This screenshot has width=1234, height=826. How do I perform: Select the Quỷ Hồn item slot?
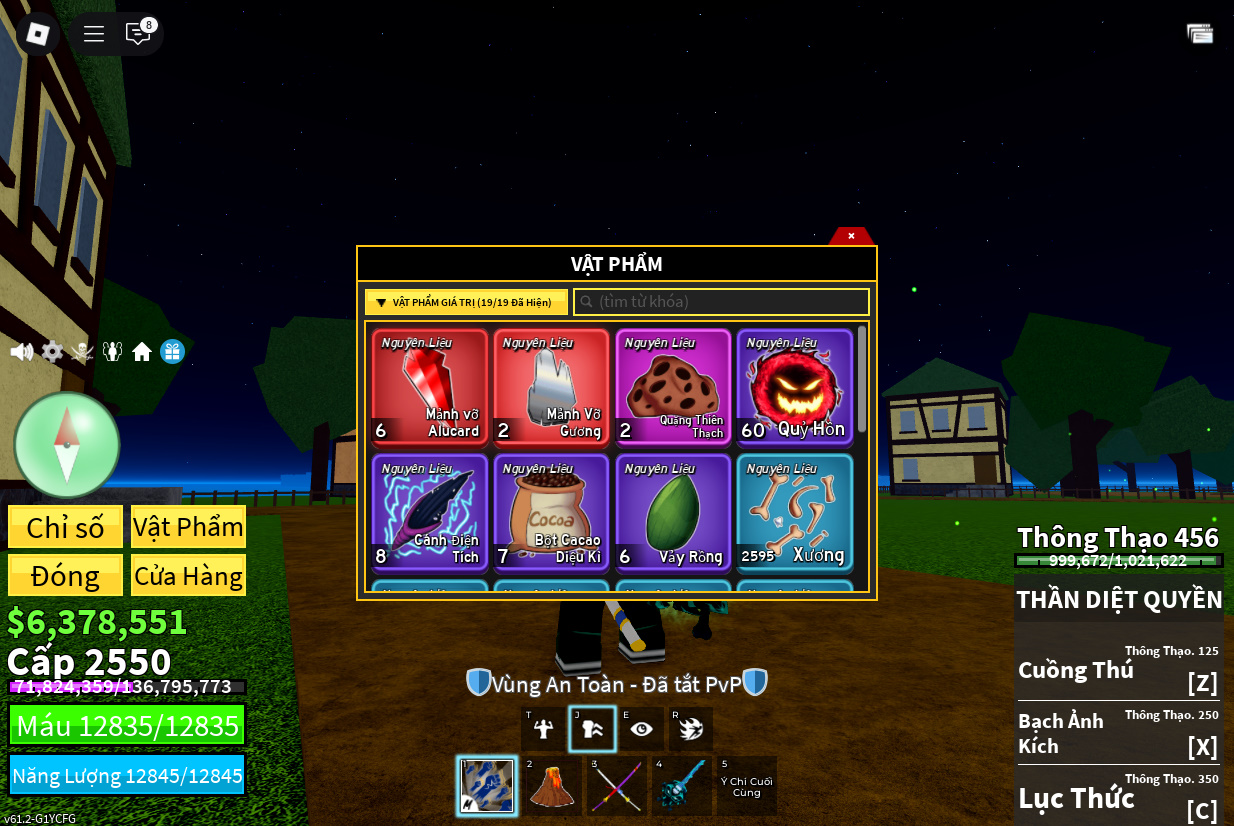point(795,386)
